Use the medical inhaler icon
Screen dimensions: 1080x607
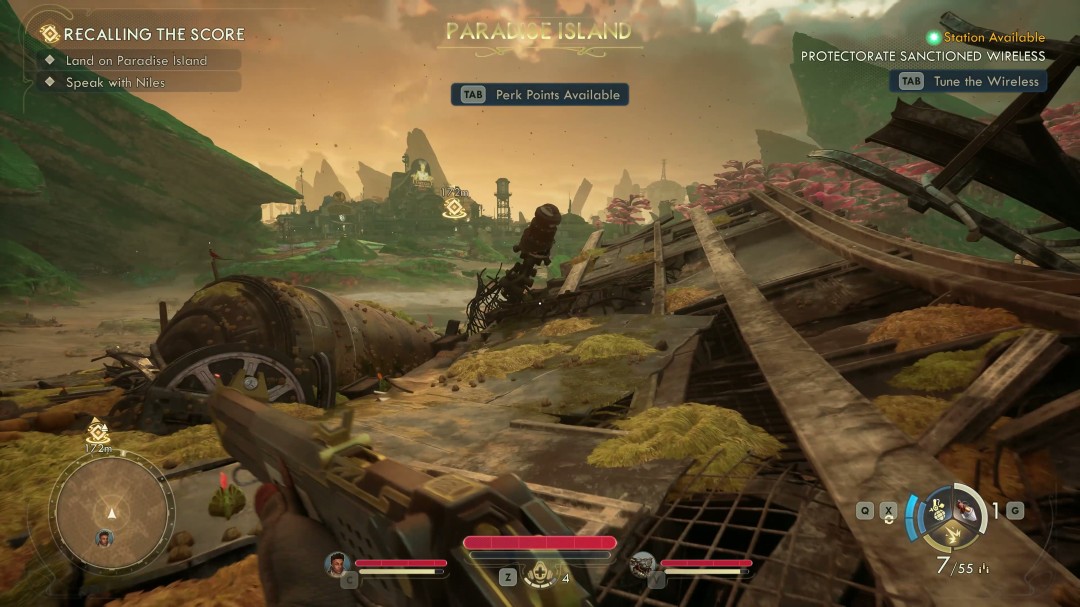pyautogui.click(x=540, y=576)
